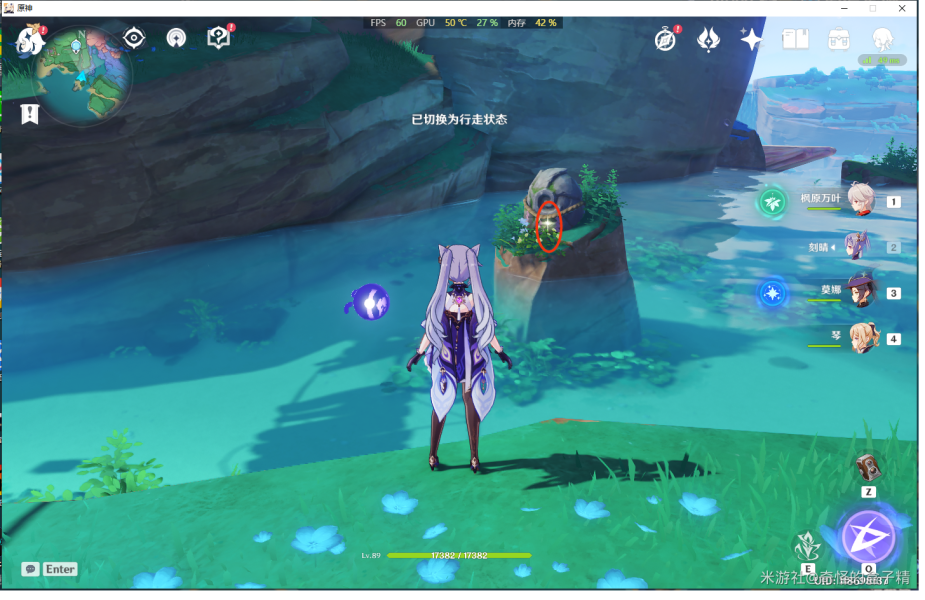Image resolution: width=925 pixels, height=600 pixels.
Task: Open the tutorial book with question mark
Action: [x=218, y=38]
